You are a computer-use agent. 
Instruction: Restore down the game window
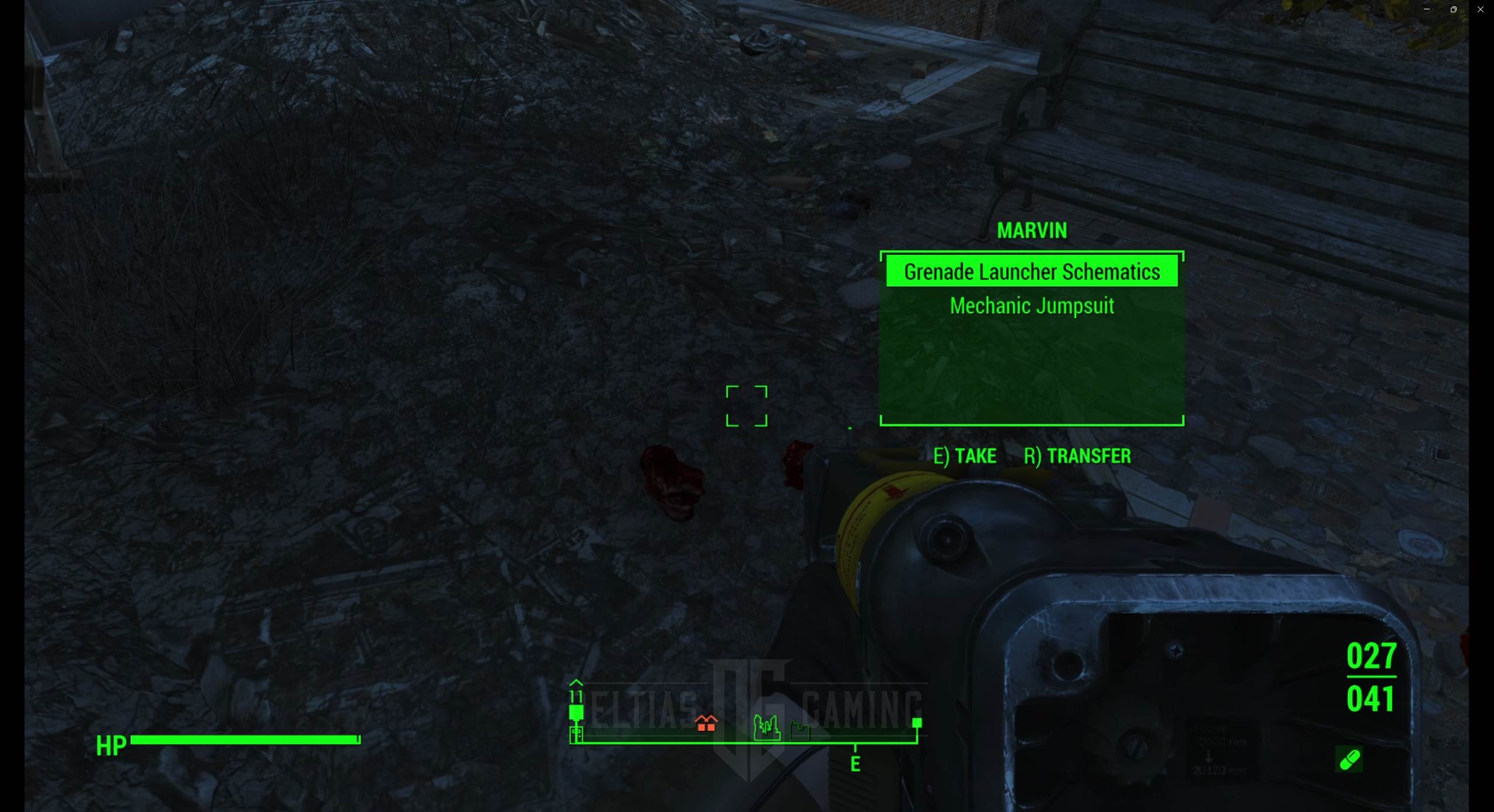[x=1453, y=9]
